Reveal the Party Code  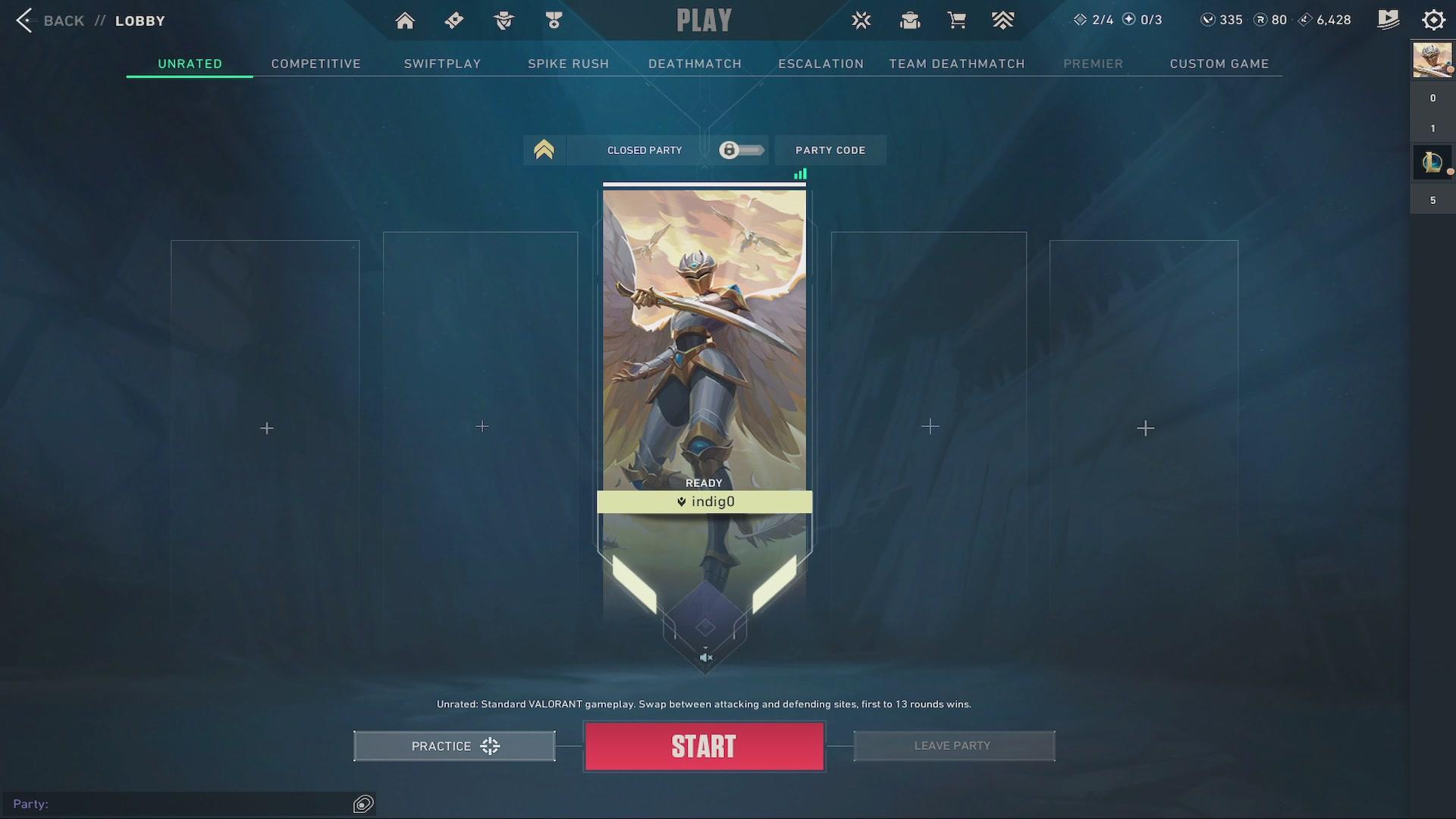tap(830, 150)
